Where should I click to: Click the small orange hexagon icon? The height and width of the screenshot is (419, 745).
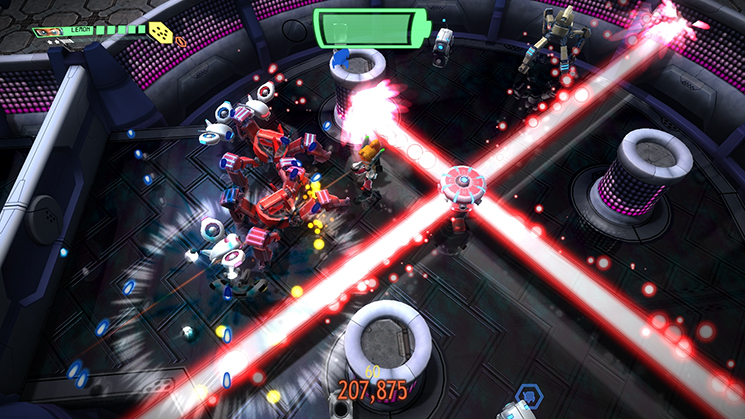point(181,42)
